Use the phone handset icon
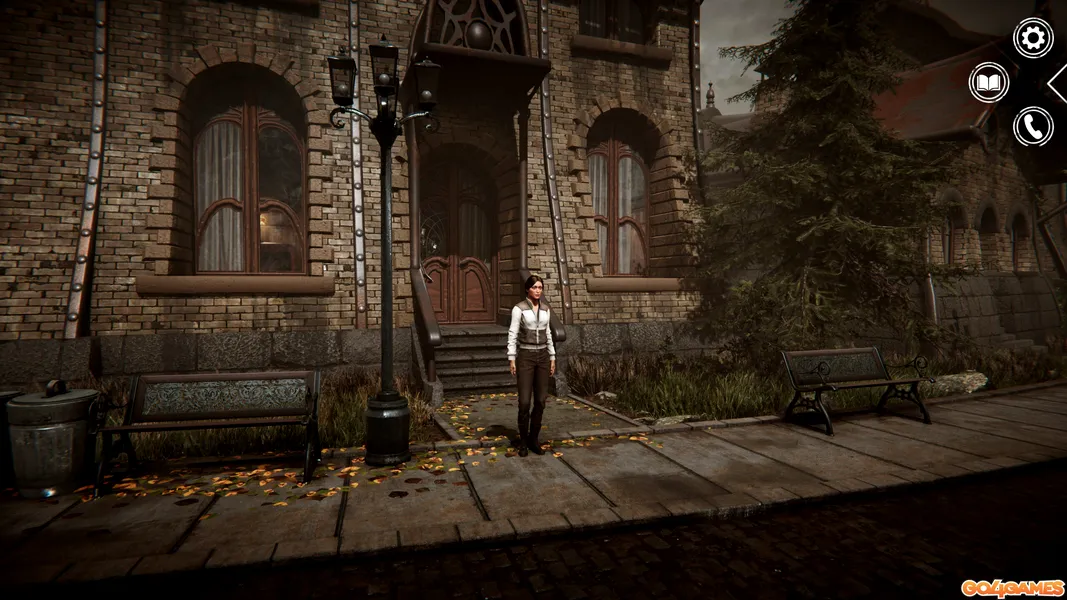This screenshot has width=1067, height=600. 1033,126
